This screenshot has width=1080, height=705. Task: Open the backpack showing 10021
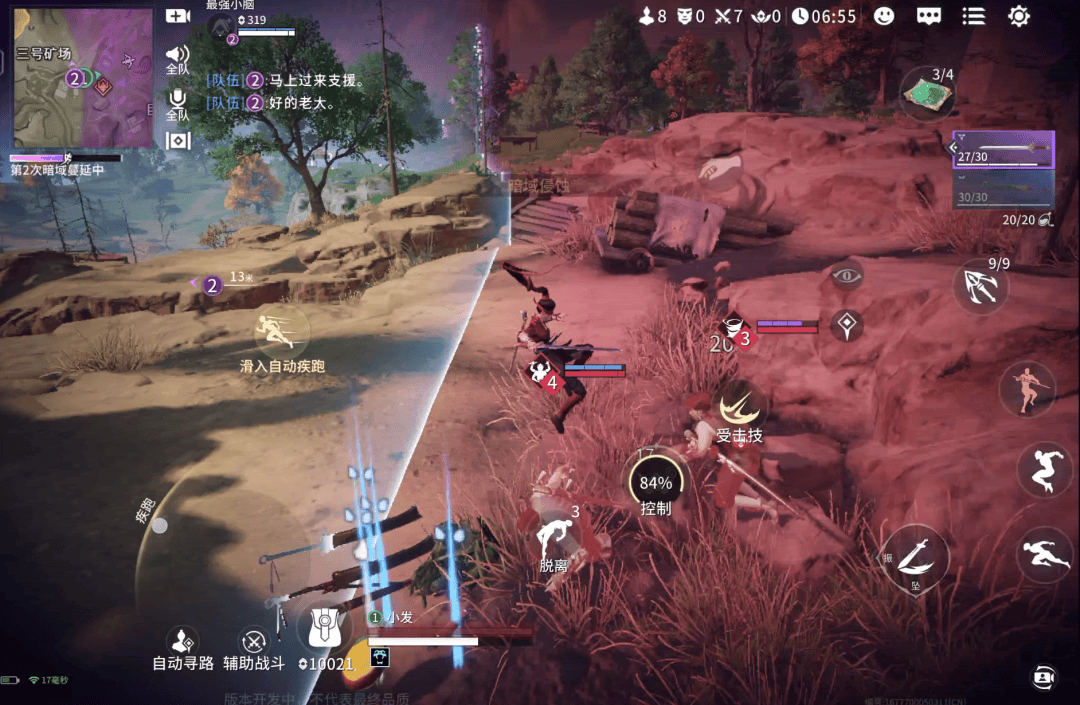coord(325,630)
